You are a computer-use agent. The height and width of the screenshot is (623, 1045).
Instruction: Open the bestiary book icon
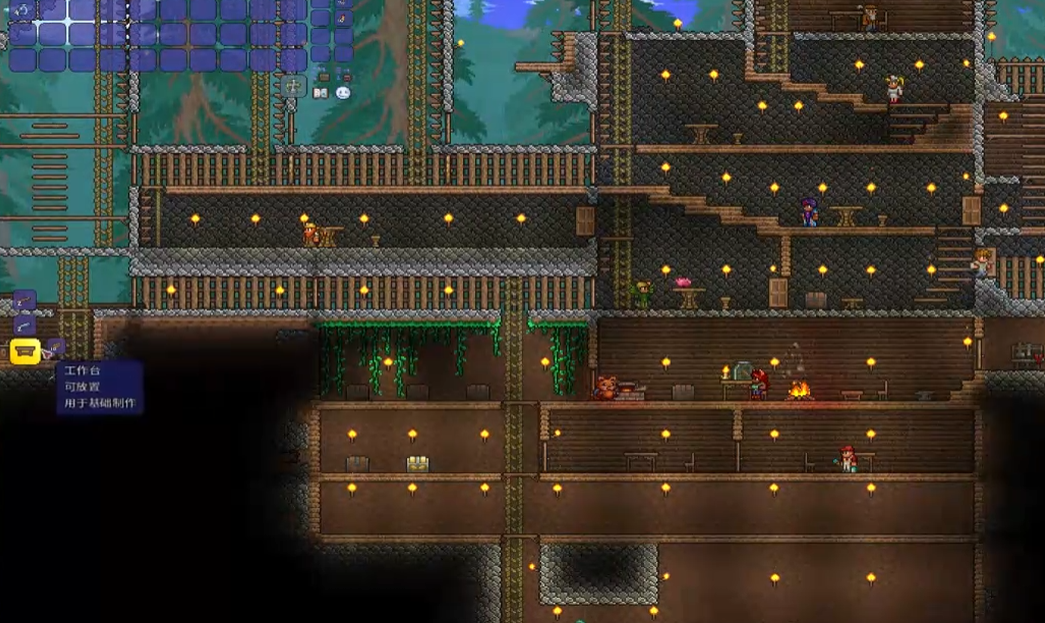(x=320, y=93)
